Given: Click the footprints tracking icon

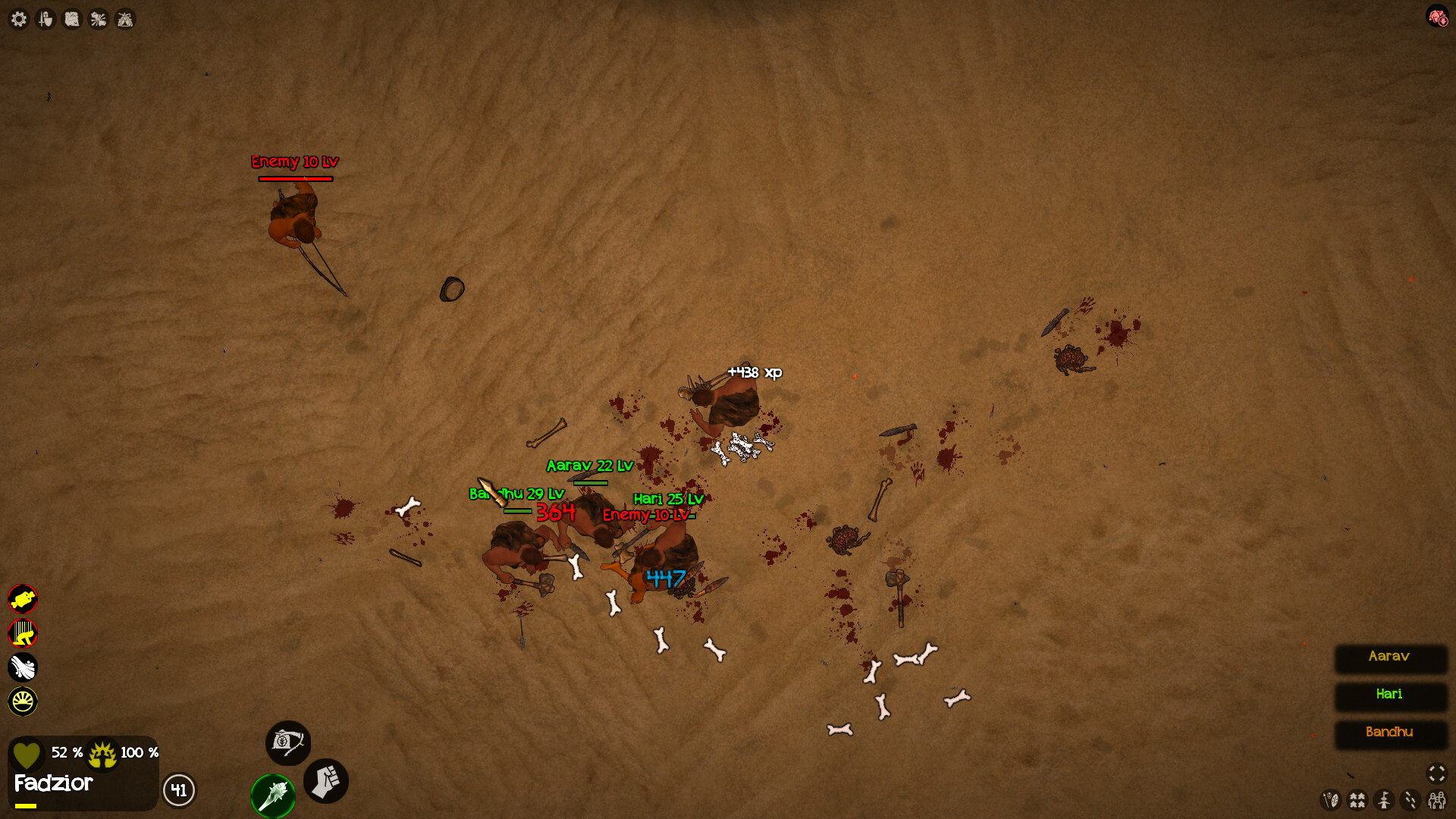Looking at the screenshot, I should click(x=1410, y=800).
